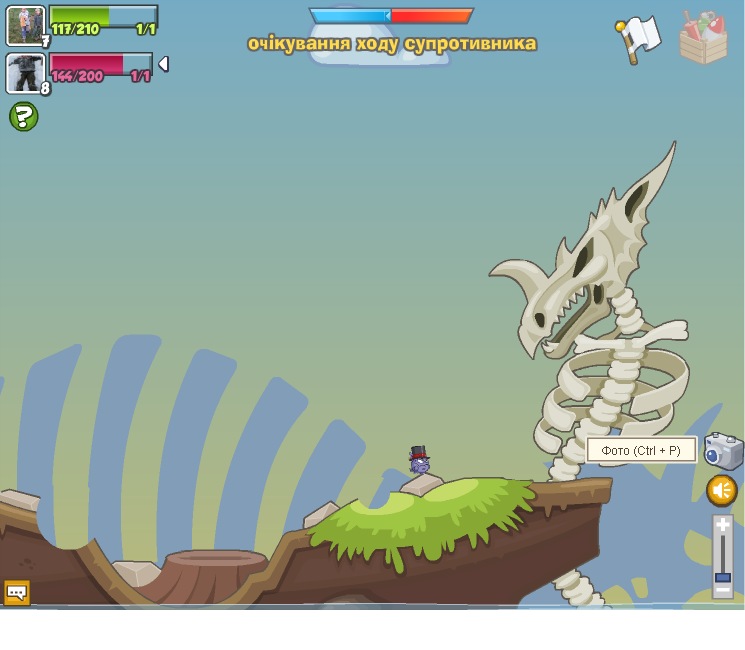
Task: Toggle sound with the orange speaker button
Action: [722, 490]
